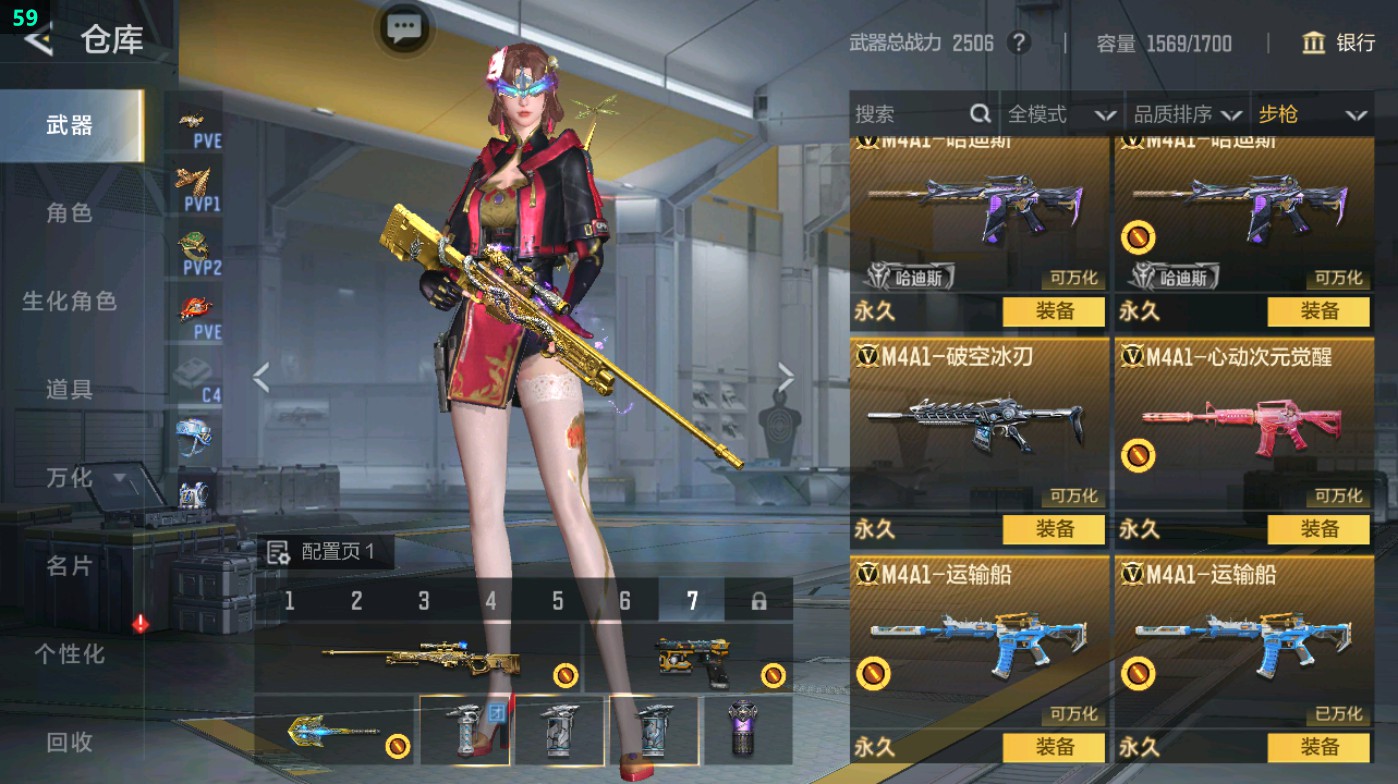
Task: Open the chat message bubble at top
Action: pyautogui.click(x=403, y=30)
